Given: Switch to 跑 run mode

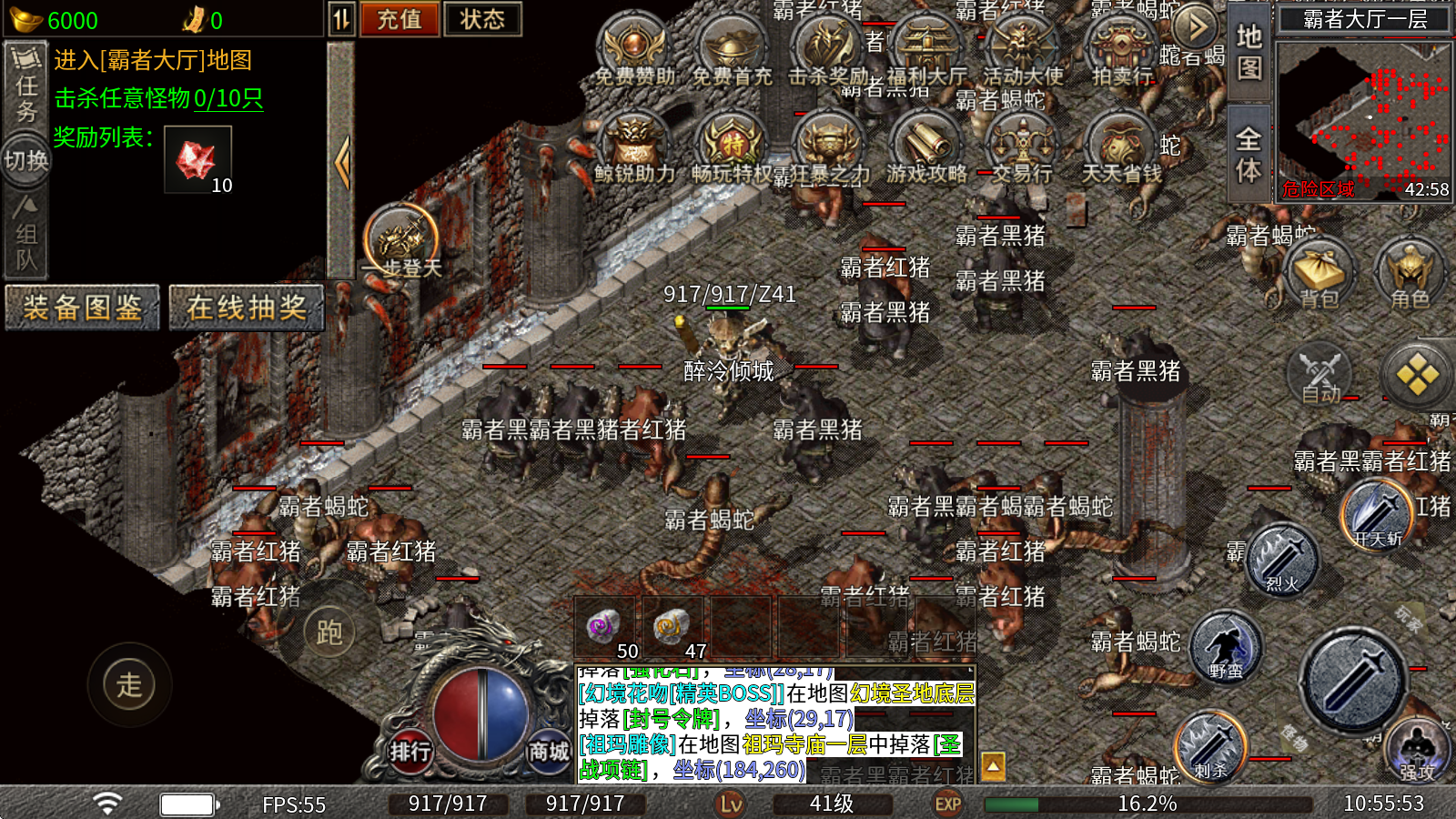Looking at the screenshot, I should pos(329,632).
